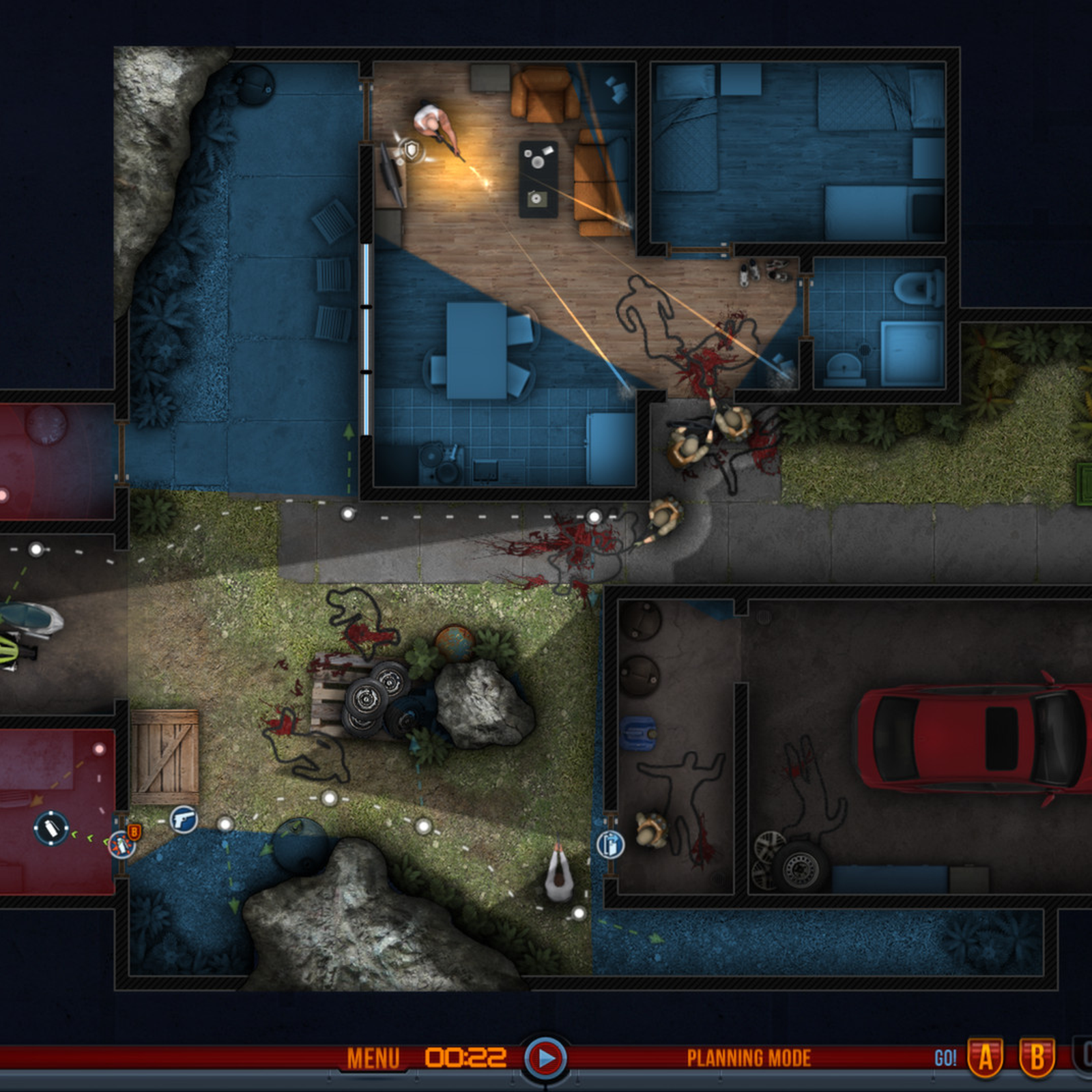Select the door action icon by the garage
Screen dimensions: 1092x1092
610,845
